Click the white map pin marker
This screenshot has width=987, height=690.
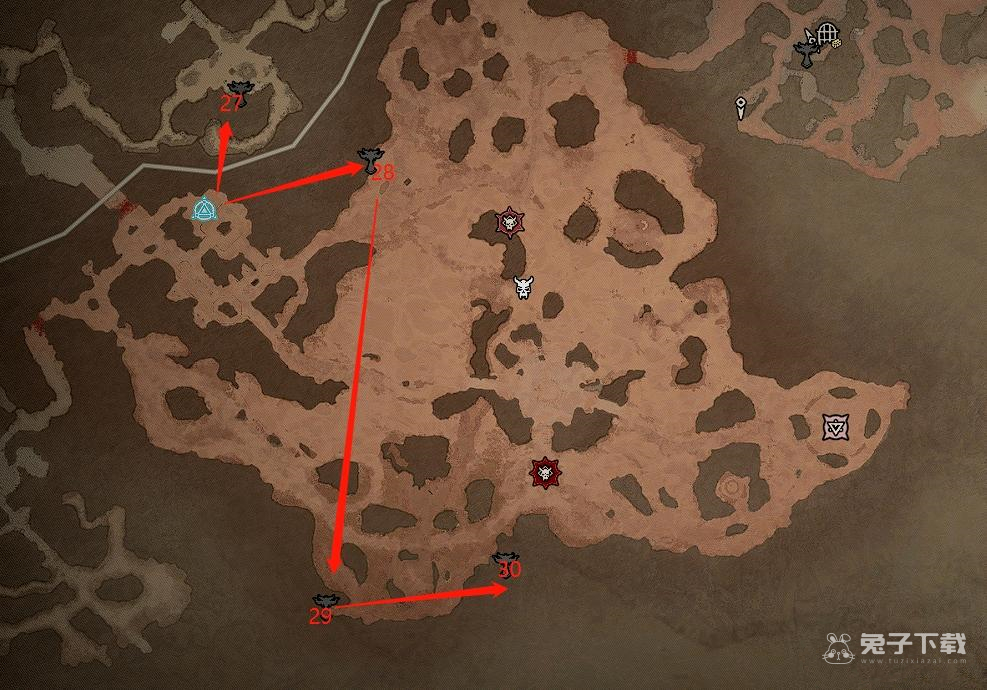point(740,106)
